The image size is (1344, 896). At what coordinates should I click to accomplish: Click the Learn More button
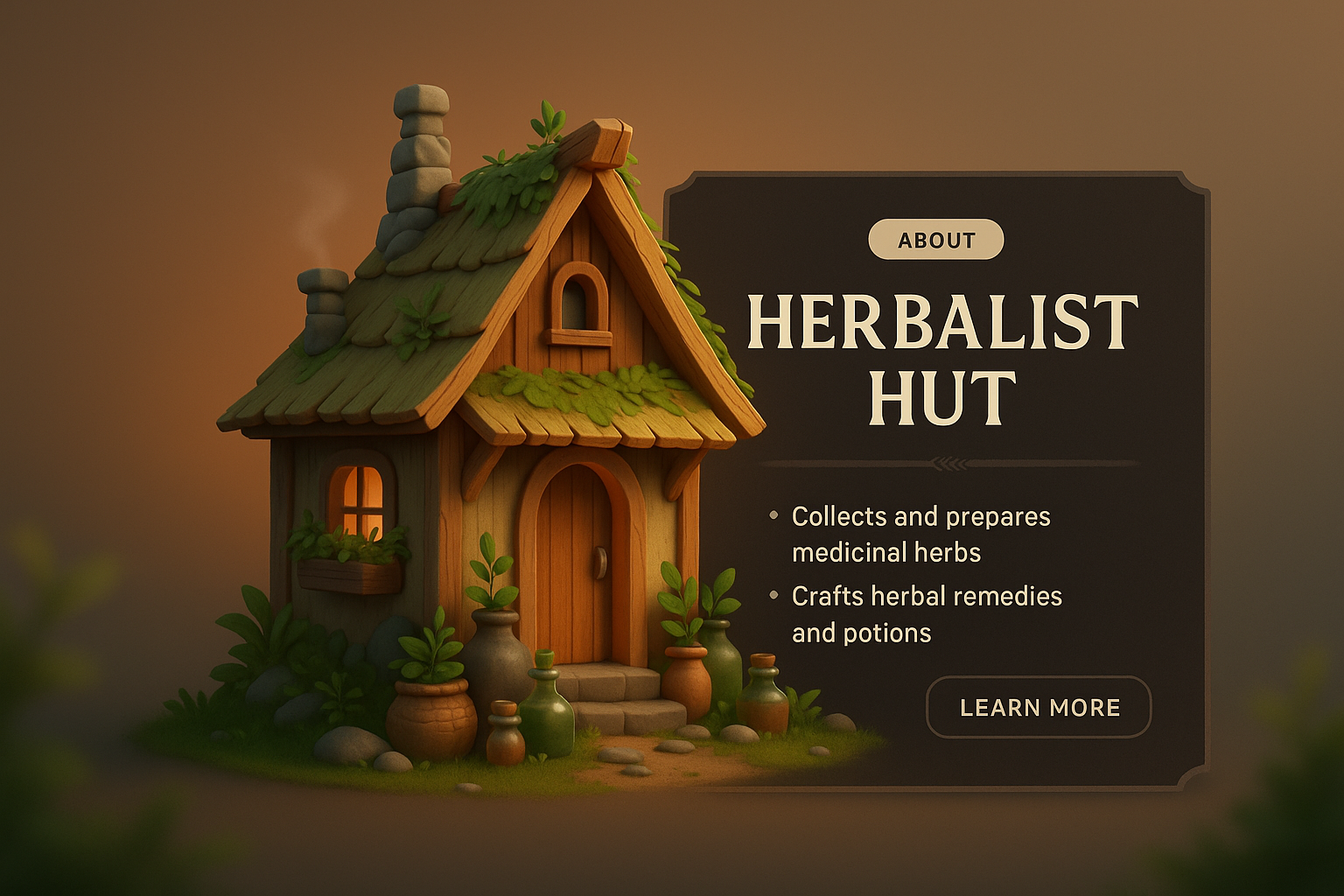click(x=1039, y=707)
